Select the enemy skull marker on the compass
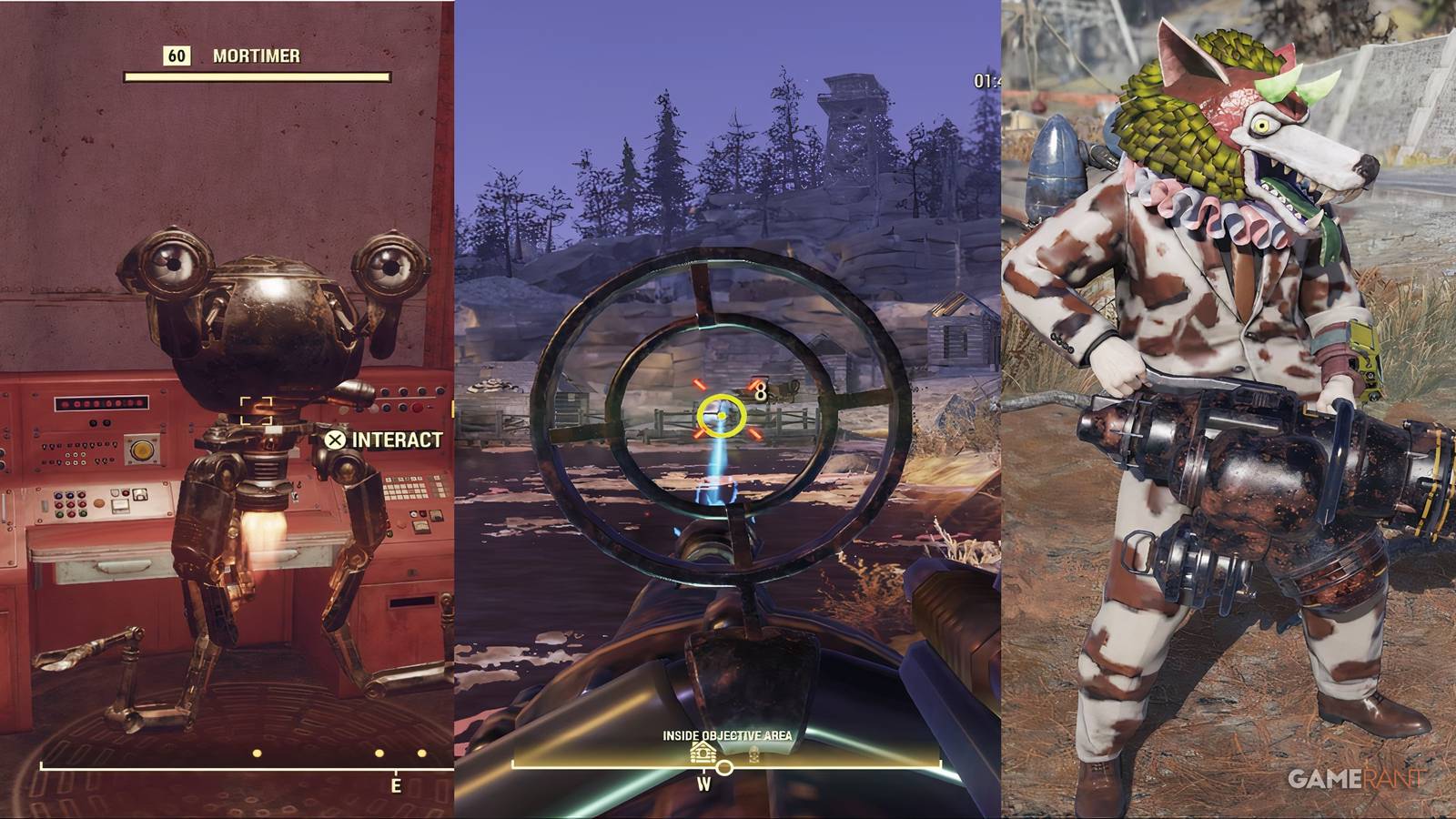Screen dimensions: 1456x819 coord(754,756)
